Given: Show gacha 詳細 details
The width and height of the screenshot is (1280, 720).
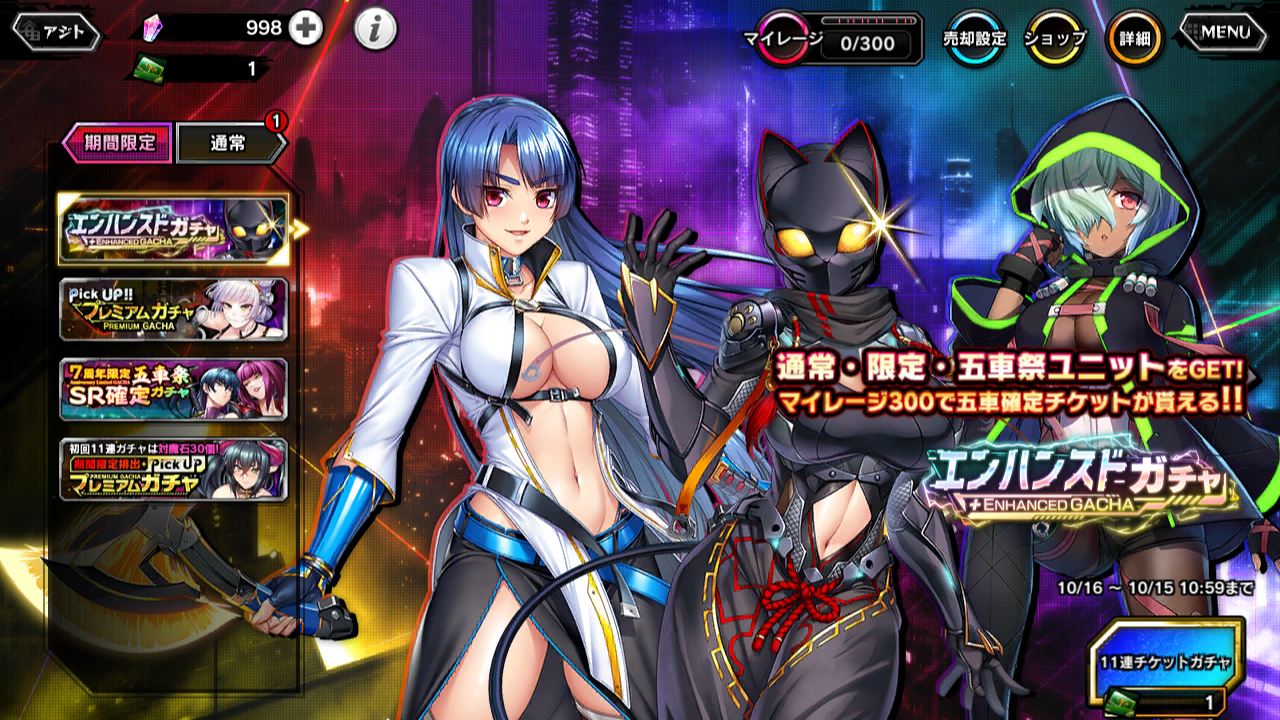Looking at the screenshot, I should (1134, 39).
